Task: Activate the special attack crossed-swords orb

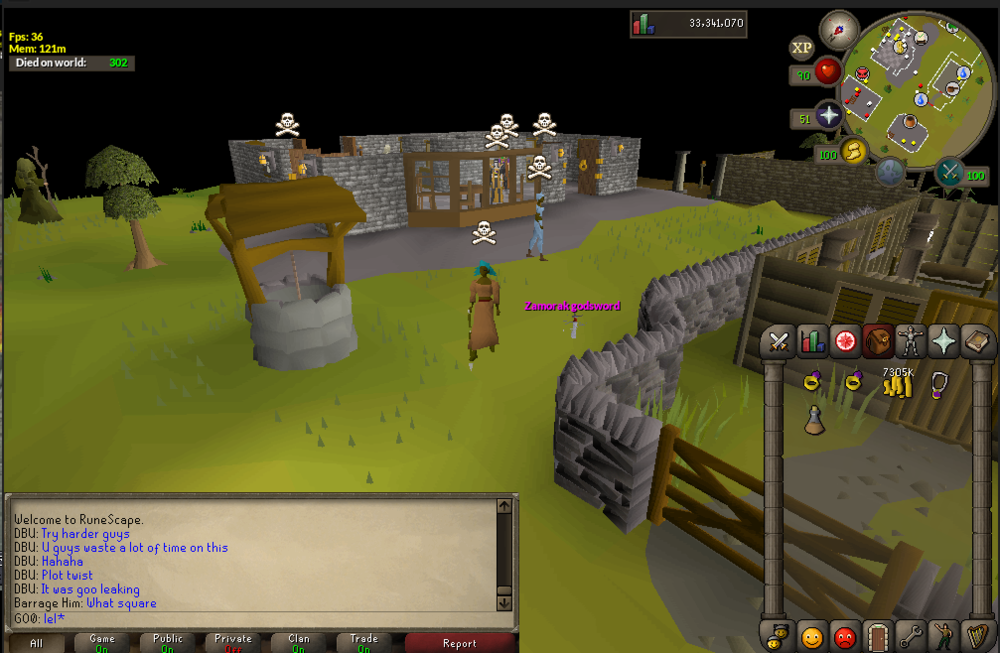Action: click(x=948, y=172)
